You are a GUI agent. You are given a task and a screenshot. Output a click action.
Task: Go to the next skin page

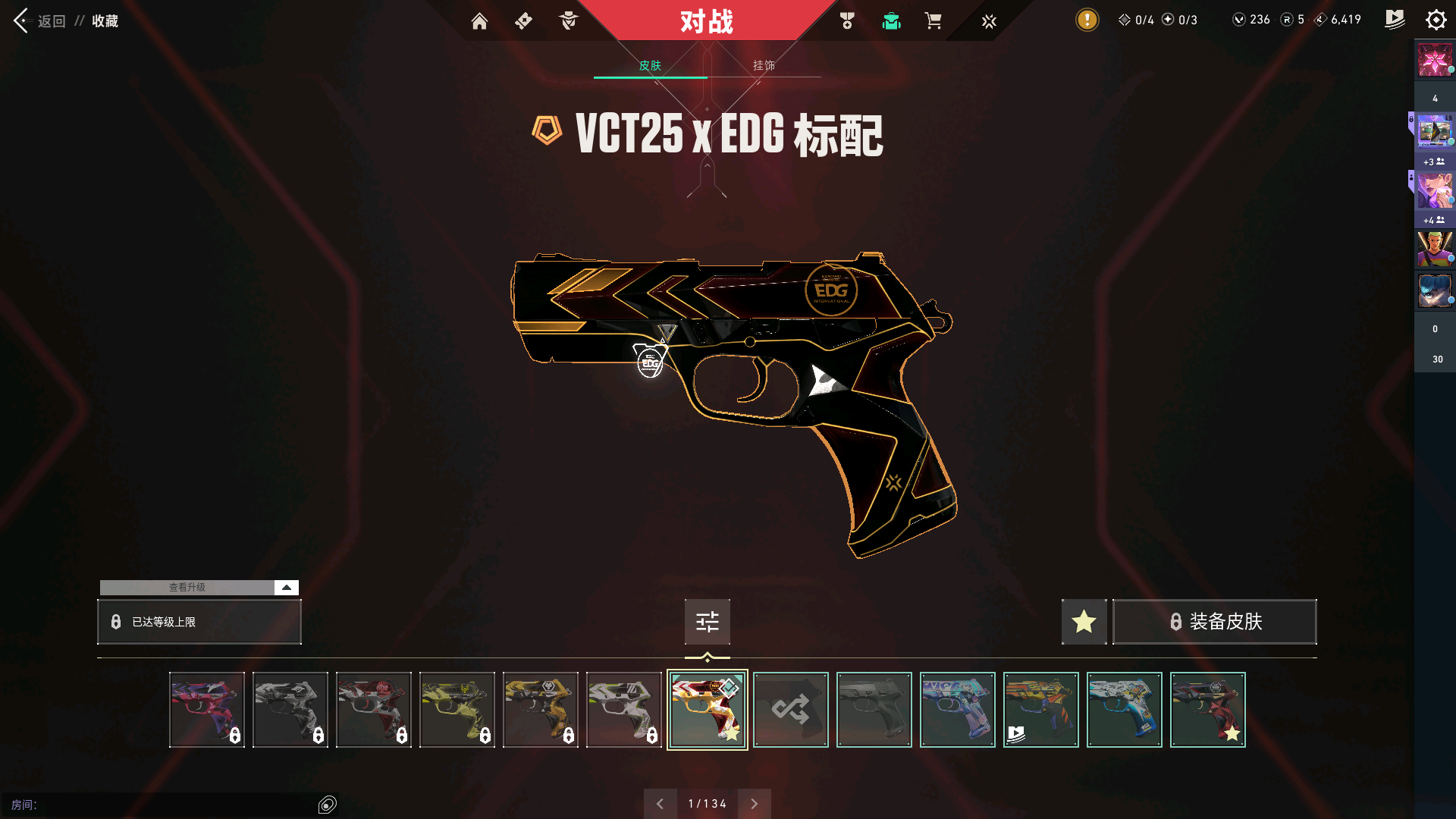(x=754, y=804)
